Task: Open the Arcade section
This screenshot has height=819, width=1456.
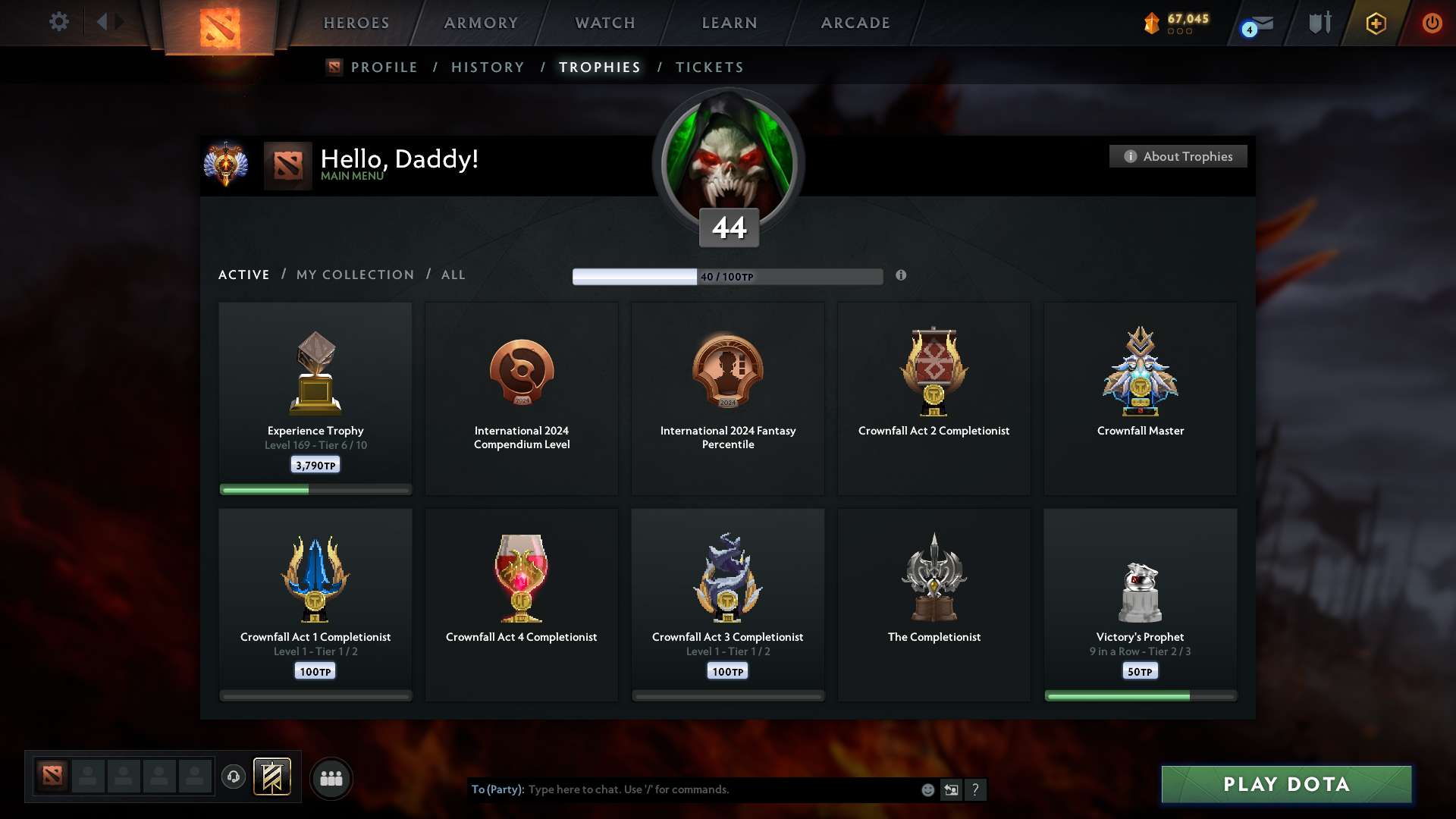Action: point(855,23)
